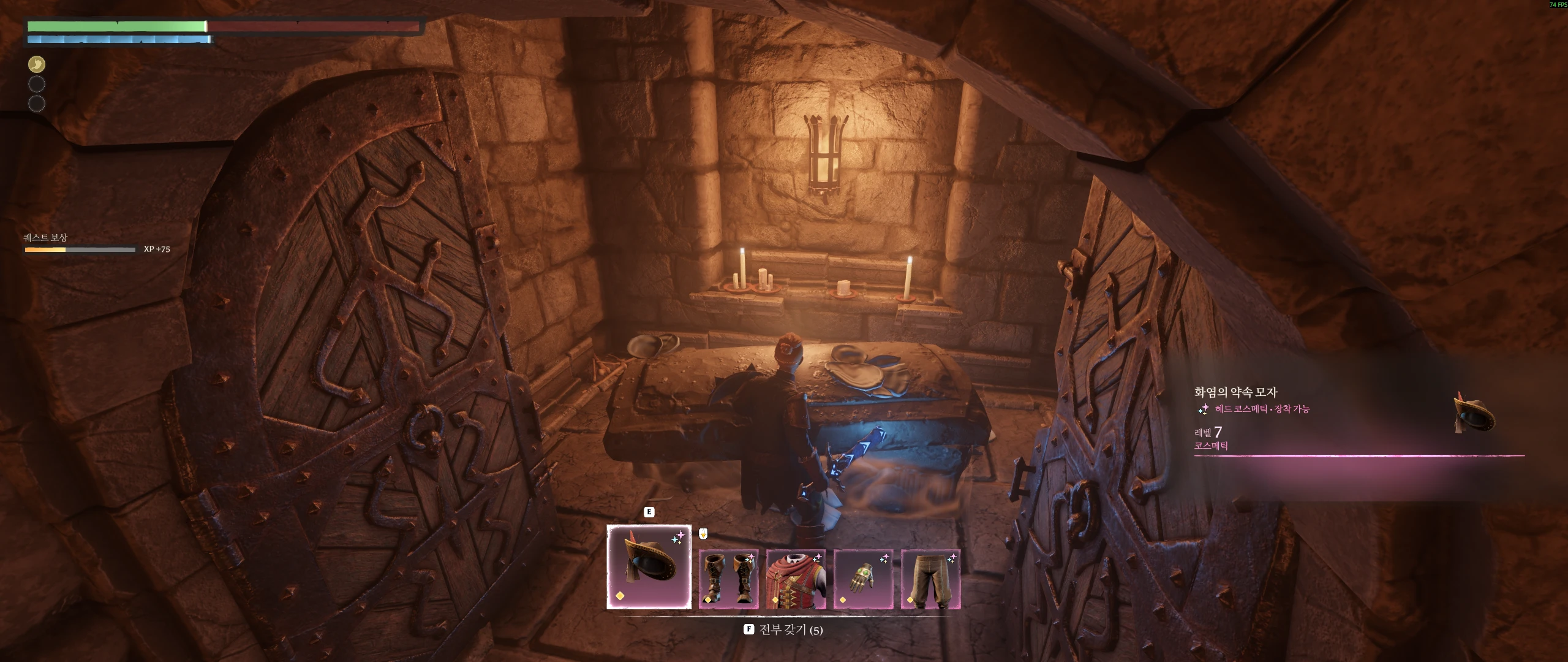The width and height of the screenshot is (1568, 662).
Task: Click the hat preview in the tooltip
Action: click(1474, 416)
